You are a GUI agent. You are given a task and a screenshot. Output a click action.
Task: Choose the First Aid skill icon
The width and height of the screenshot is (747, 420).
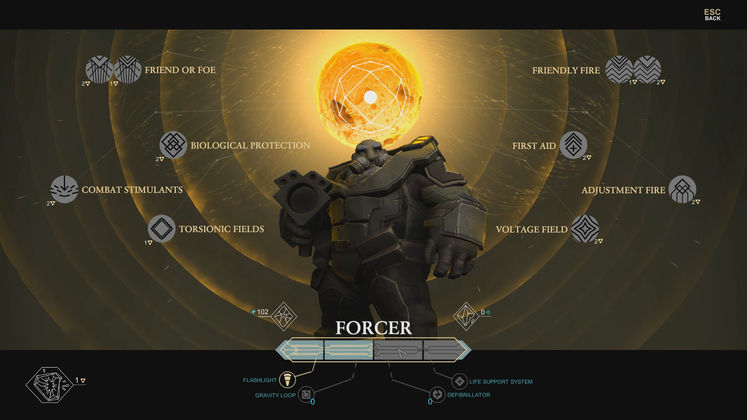tap(573, 145)
